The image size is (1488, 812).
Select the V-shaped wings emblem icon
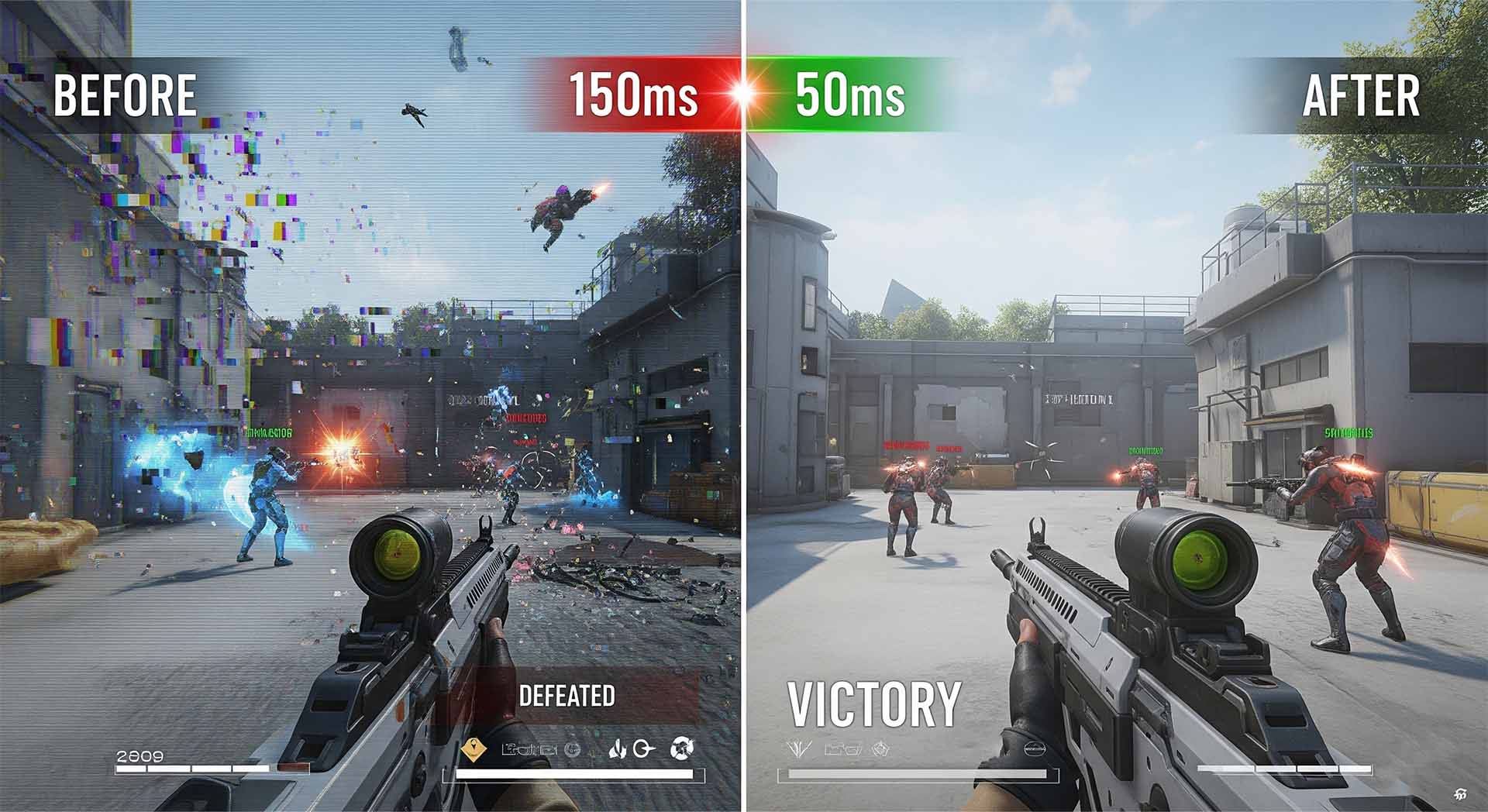[798, 749]
